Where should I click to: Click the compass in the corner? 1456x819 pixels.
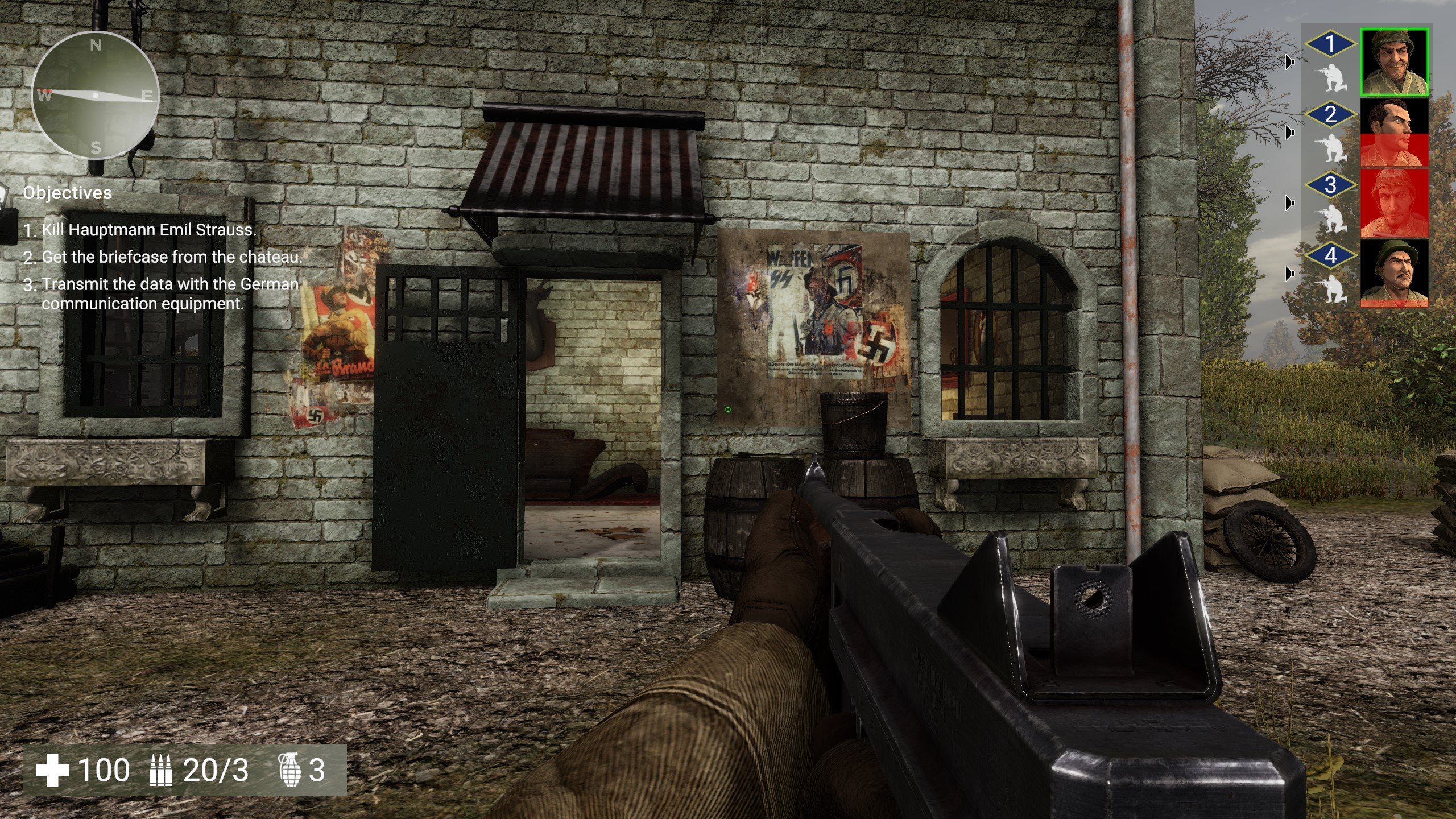pyautogui.click(x=95, y=95)
